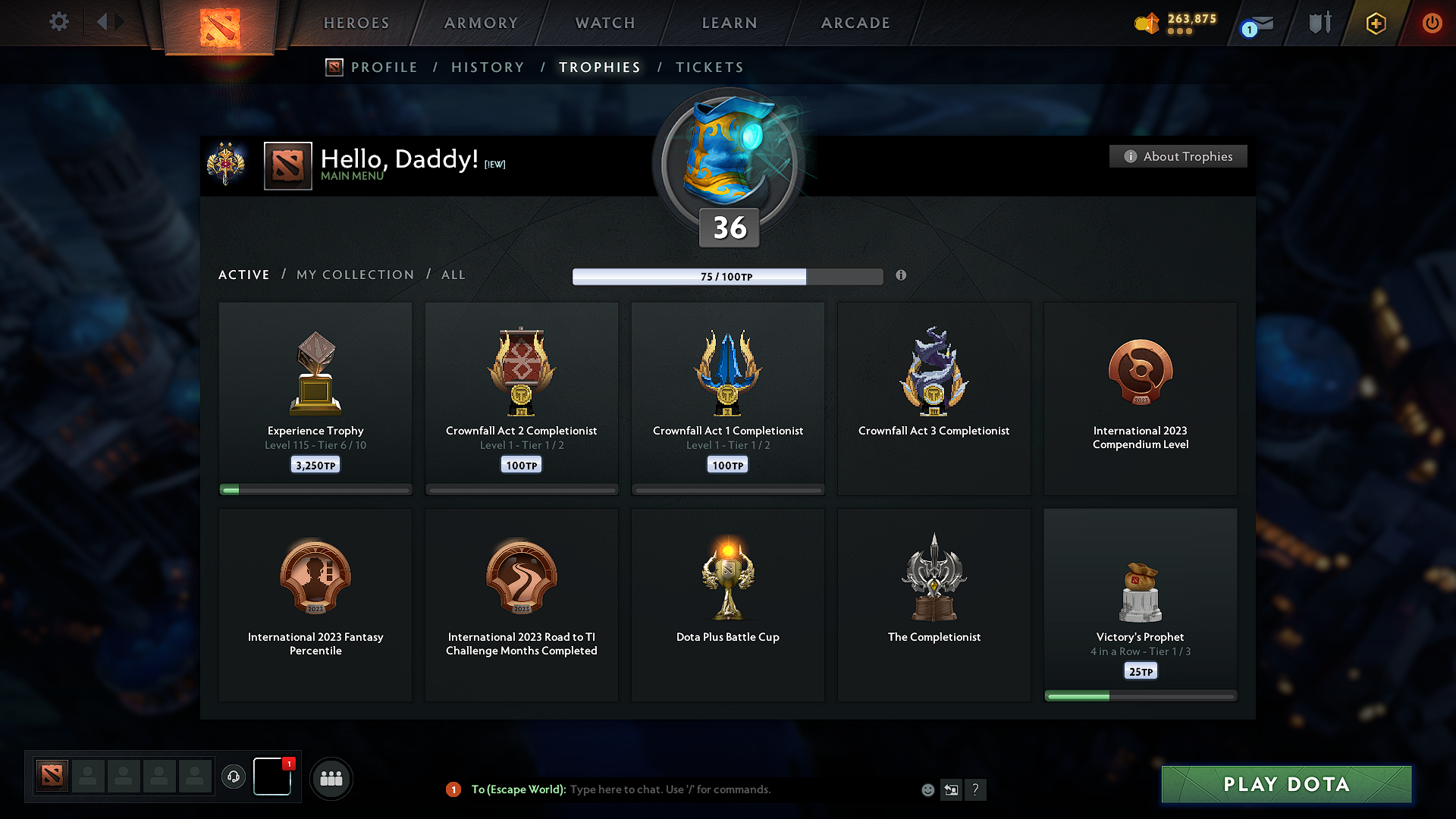This screenshot has height=819, width=1456.
Task: Toggle chat emoticon picker in chat bar
Action: point(927,789)
